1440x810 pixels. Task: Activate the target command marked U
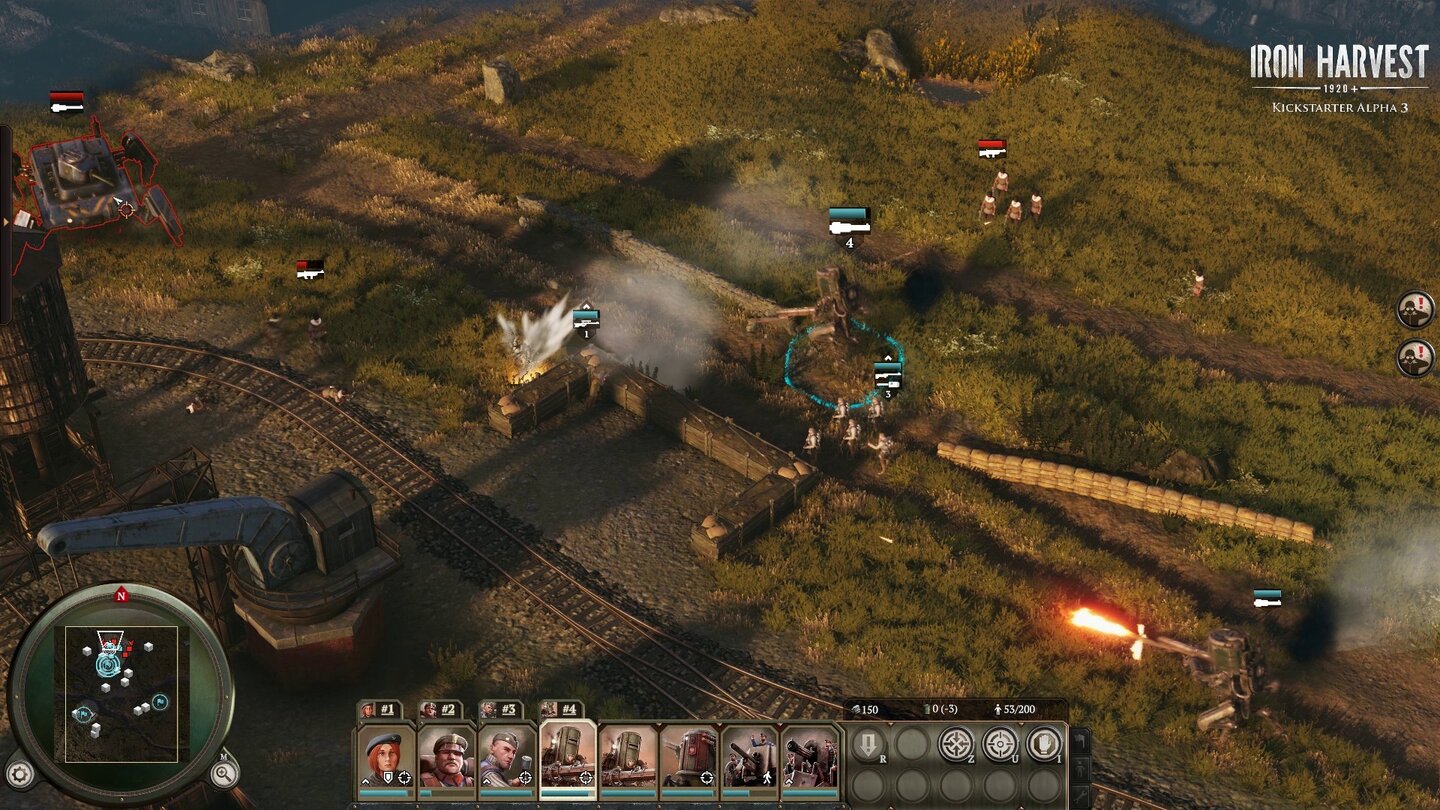(x=999, y=745)
